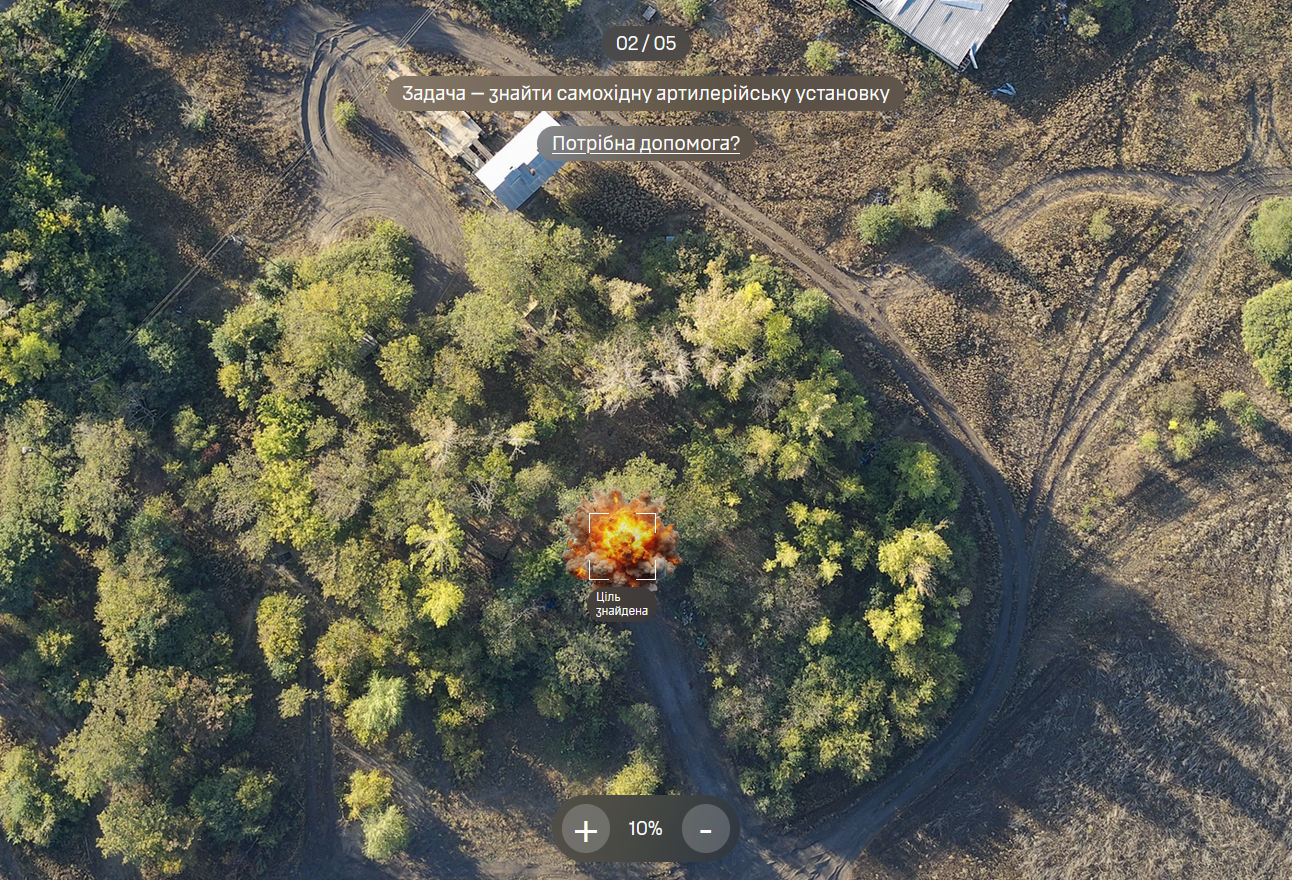Select the found target explosion marker

coord(622,546)
